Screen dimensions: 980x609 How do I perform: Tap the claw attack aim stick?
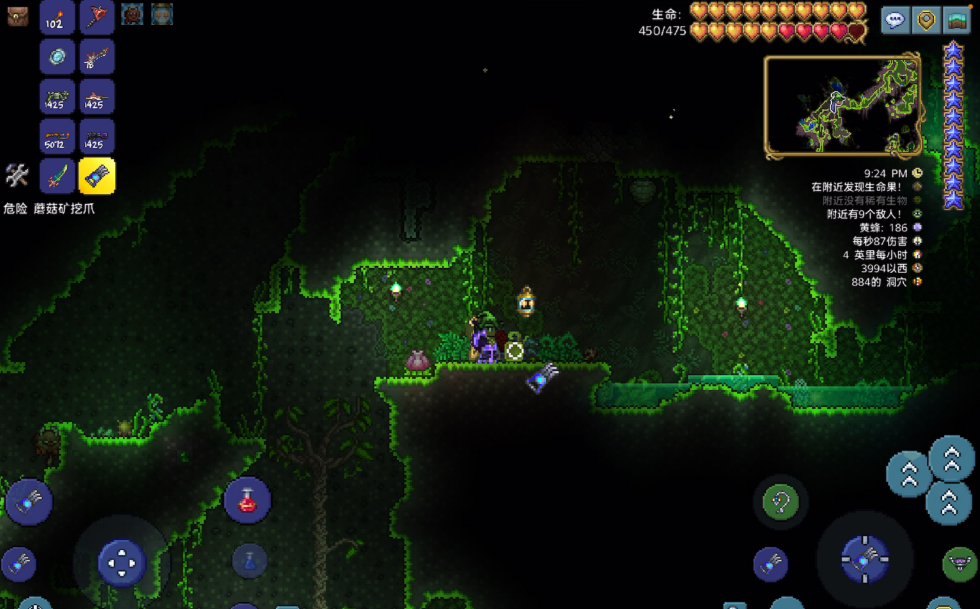864,560
